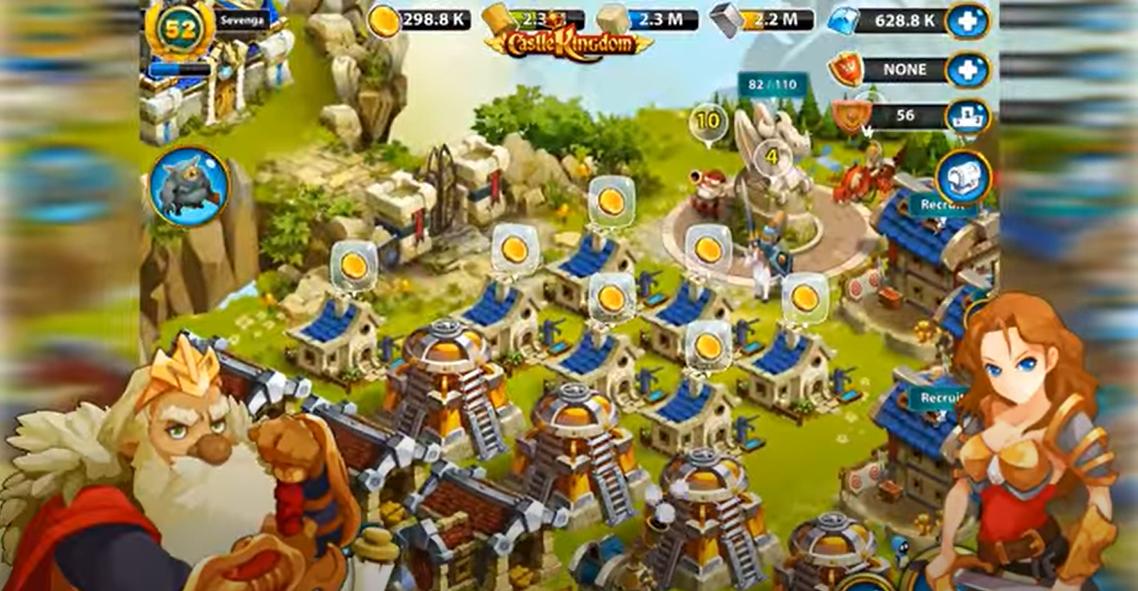Open the grey monster portrait button
1138x591 pixels.
(189, 186)
